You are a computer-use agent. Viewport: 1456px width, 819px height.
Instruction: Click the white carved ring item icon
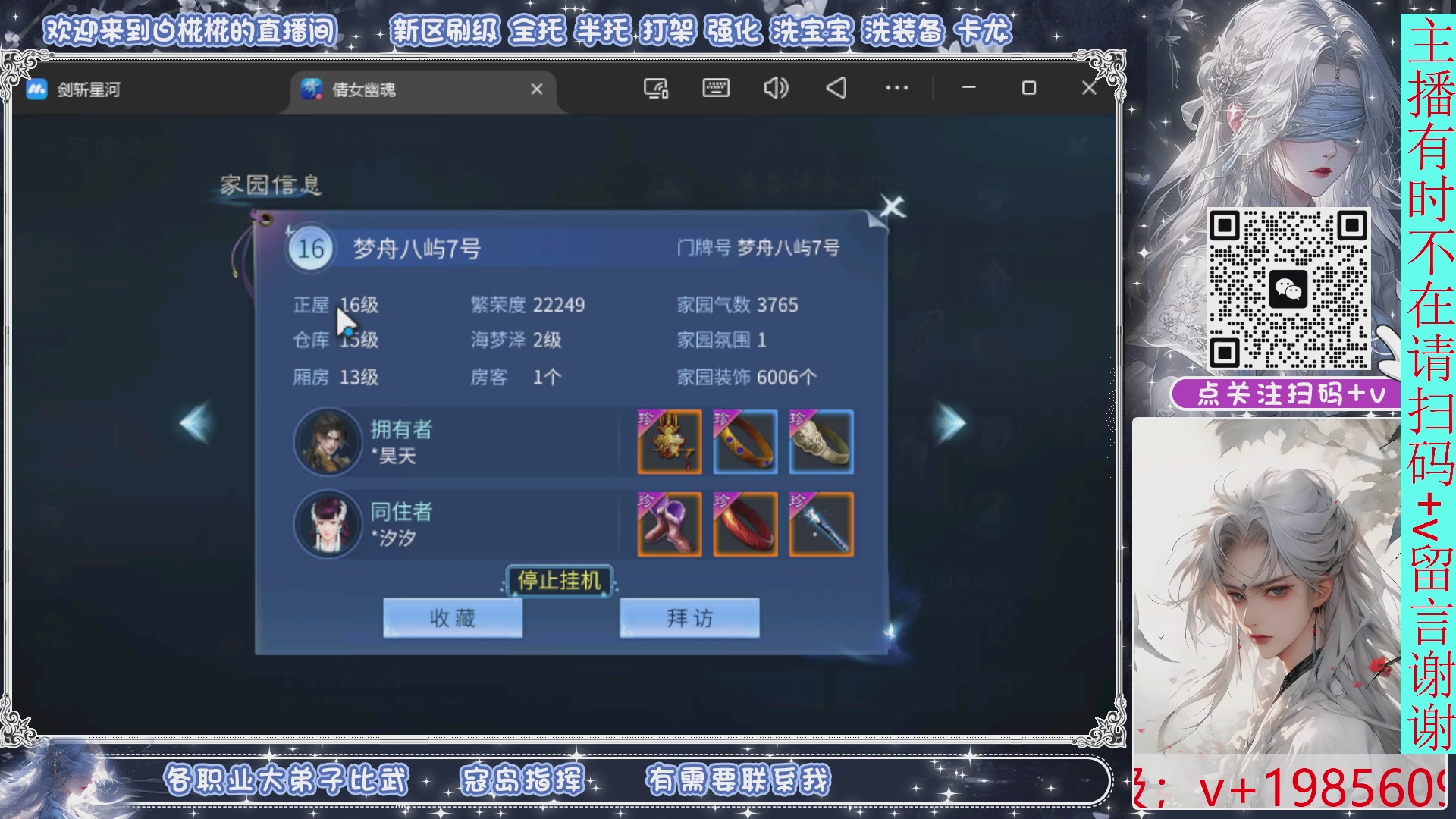pos(821,443)
